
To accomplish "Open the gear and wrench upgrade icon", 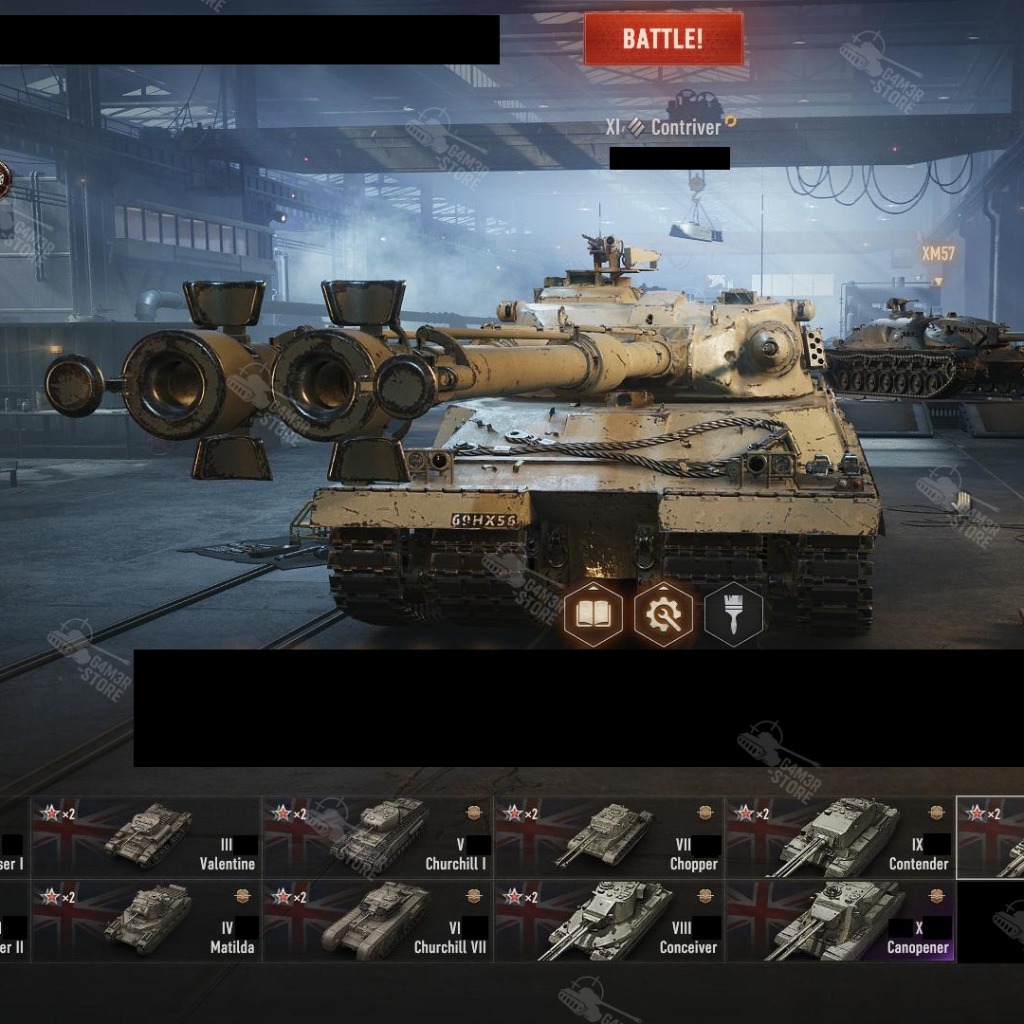I will coord(663,614).
